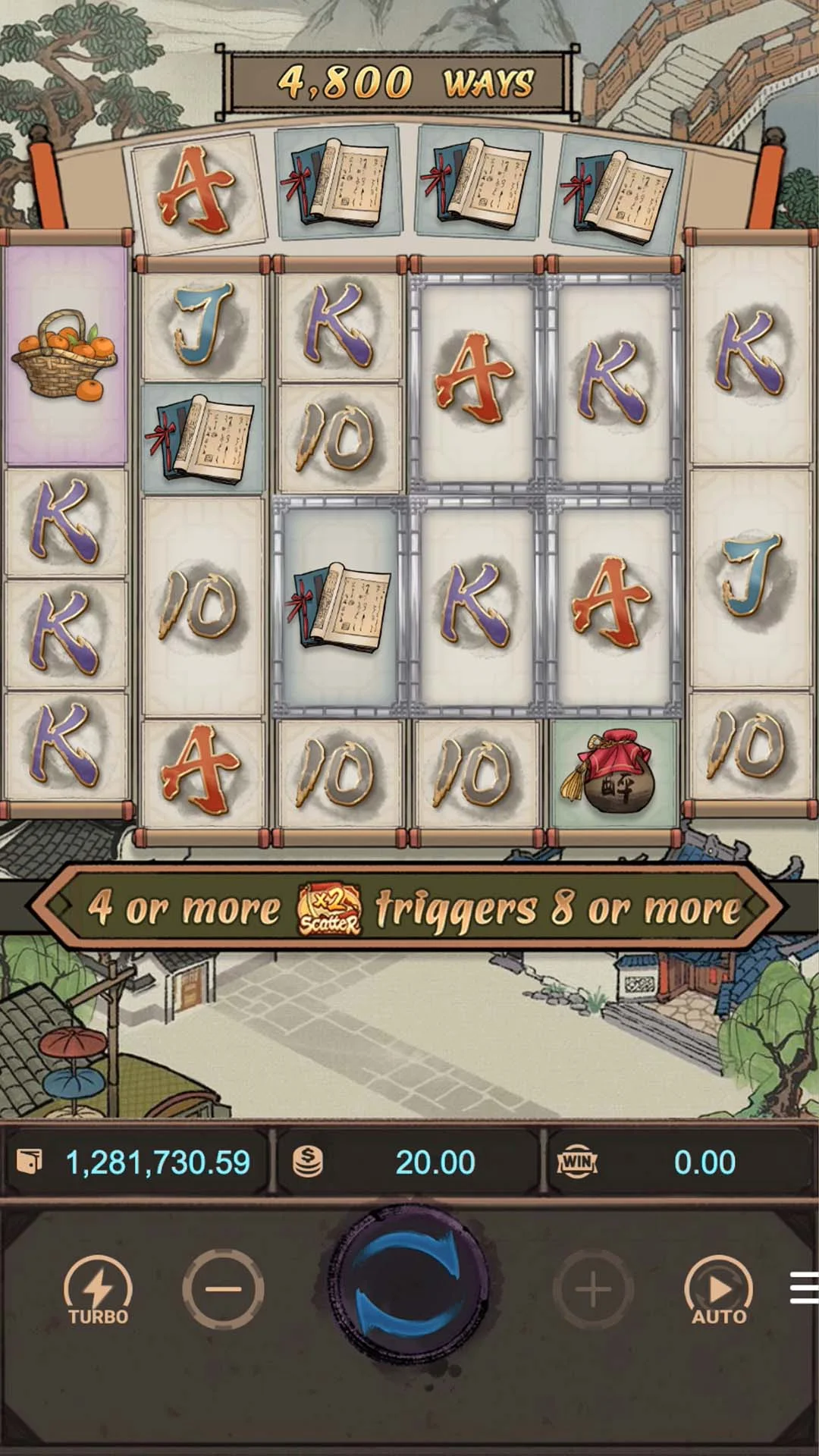Tap the scatter info banner
Image resolution: width=819 pixels, height=1456 pixels.
(x=409, y=907)
